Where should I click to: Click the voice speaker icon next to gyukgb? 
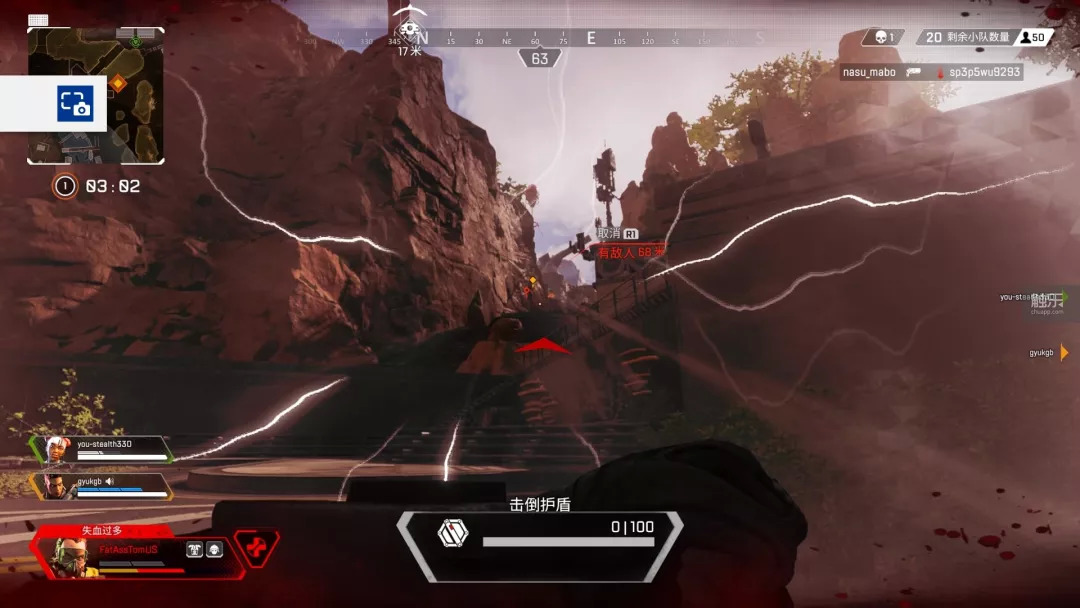[x=110, y=481]
